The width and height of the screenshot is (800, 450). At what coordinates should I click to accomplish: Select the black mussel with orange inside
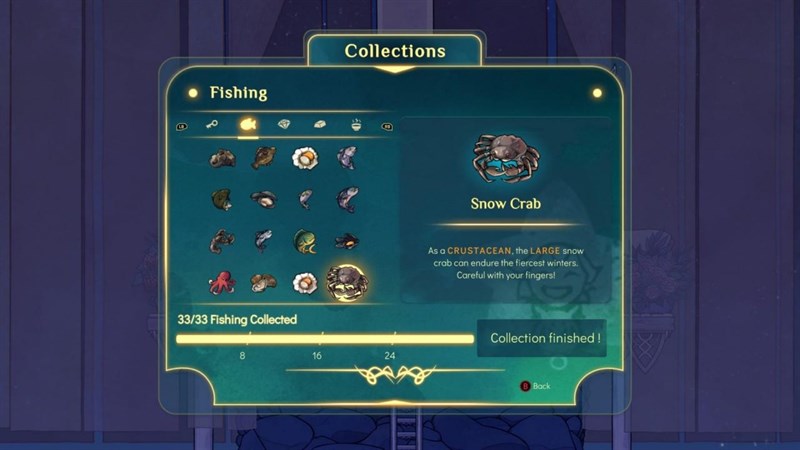click(347, 240)
